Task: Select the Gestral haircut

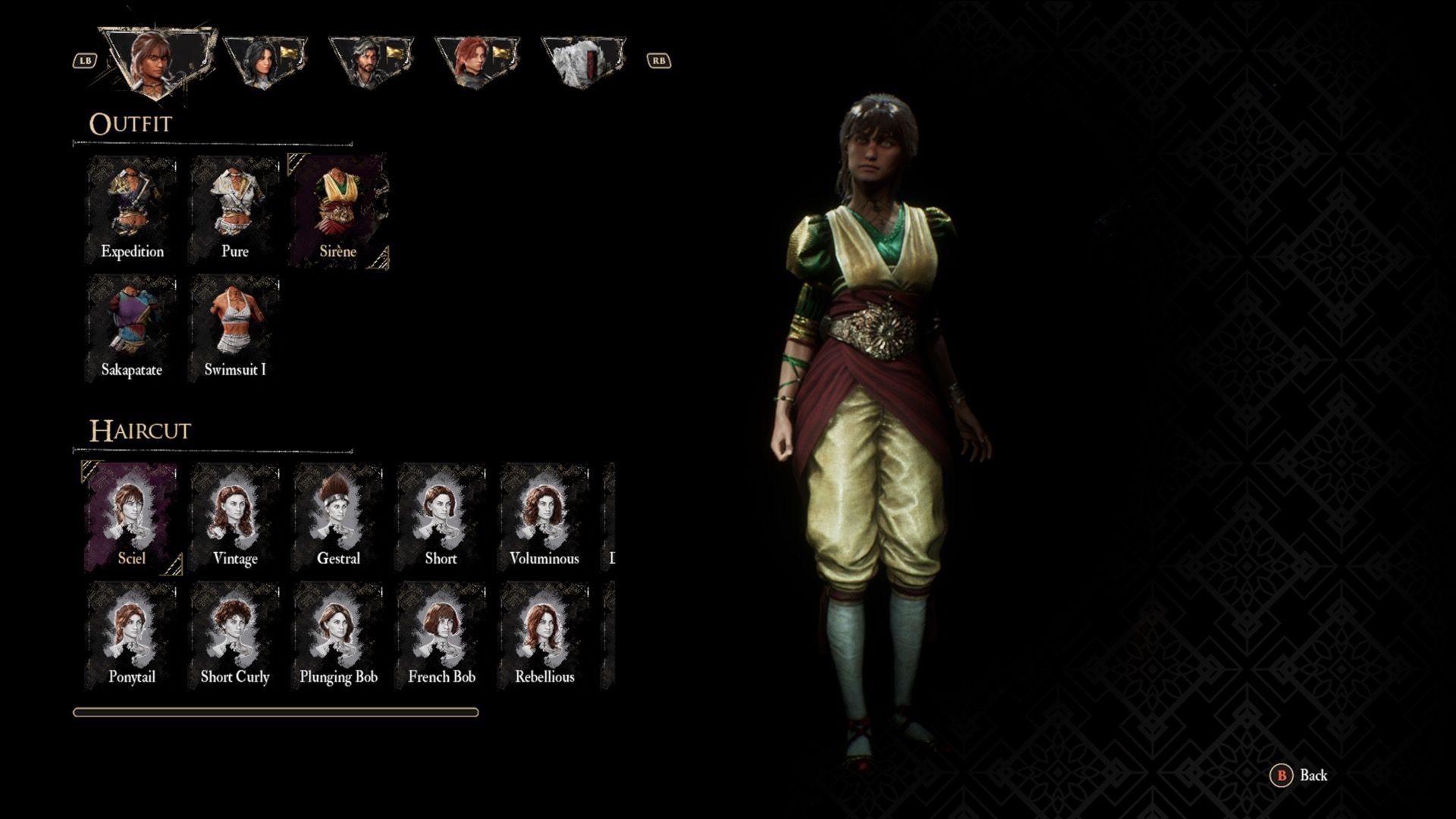Action: (339, 512)
